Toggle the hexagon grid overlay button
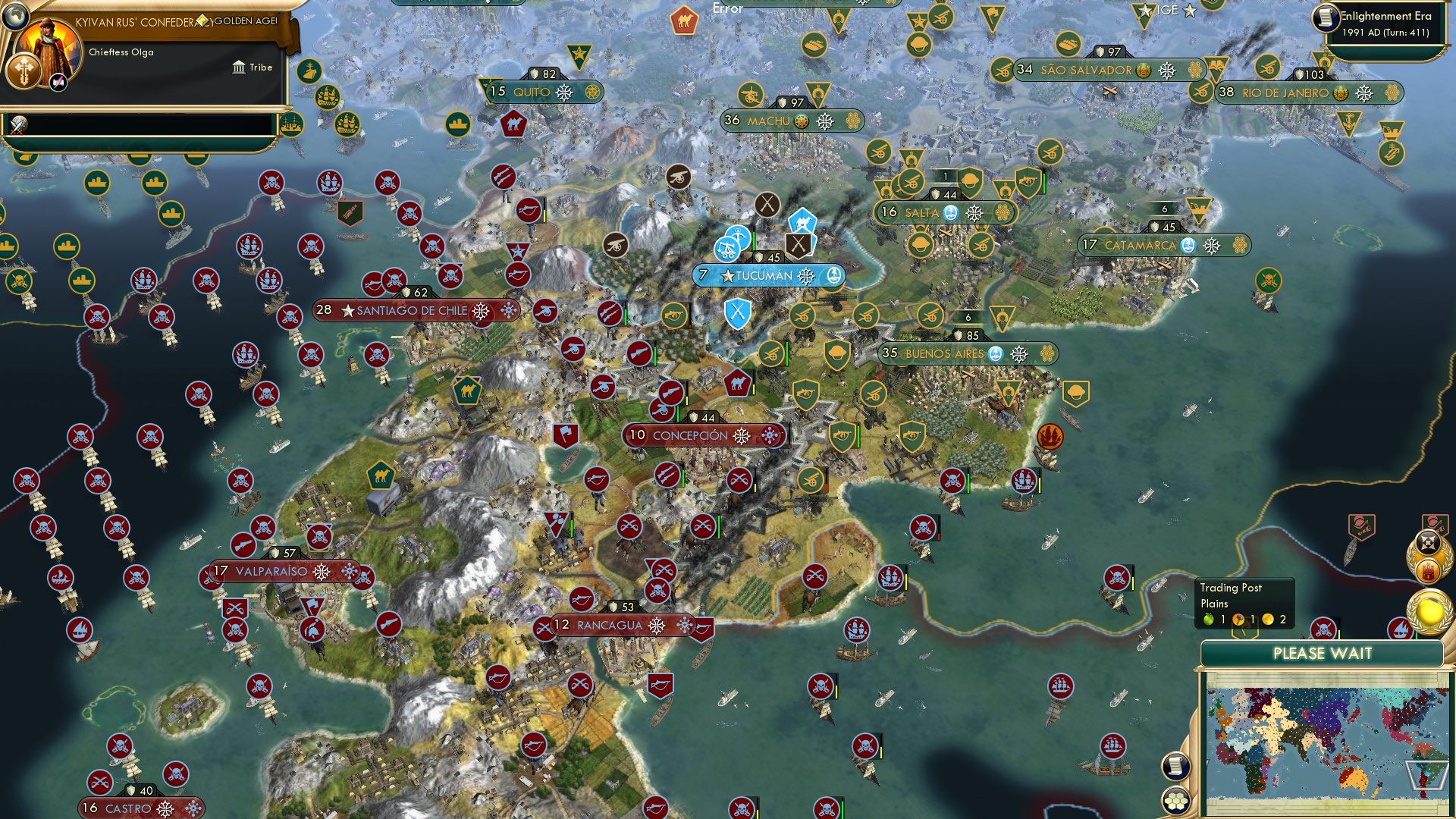 [x=1175, y=799]
